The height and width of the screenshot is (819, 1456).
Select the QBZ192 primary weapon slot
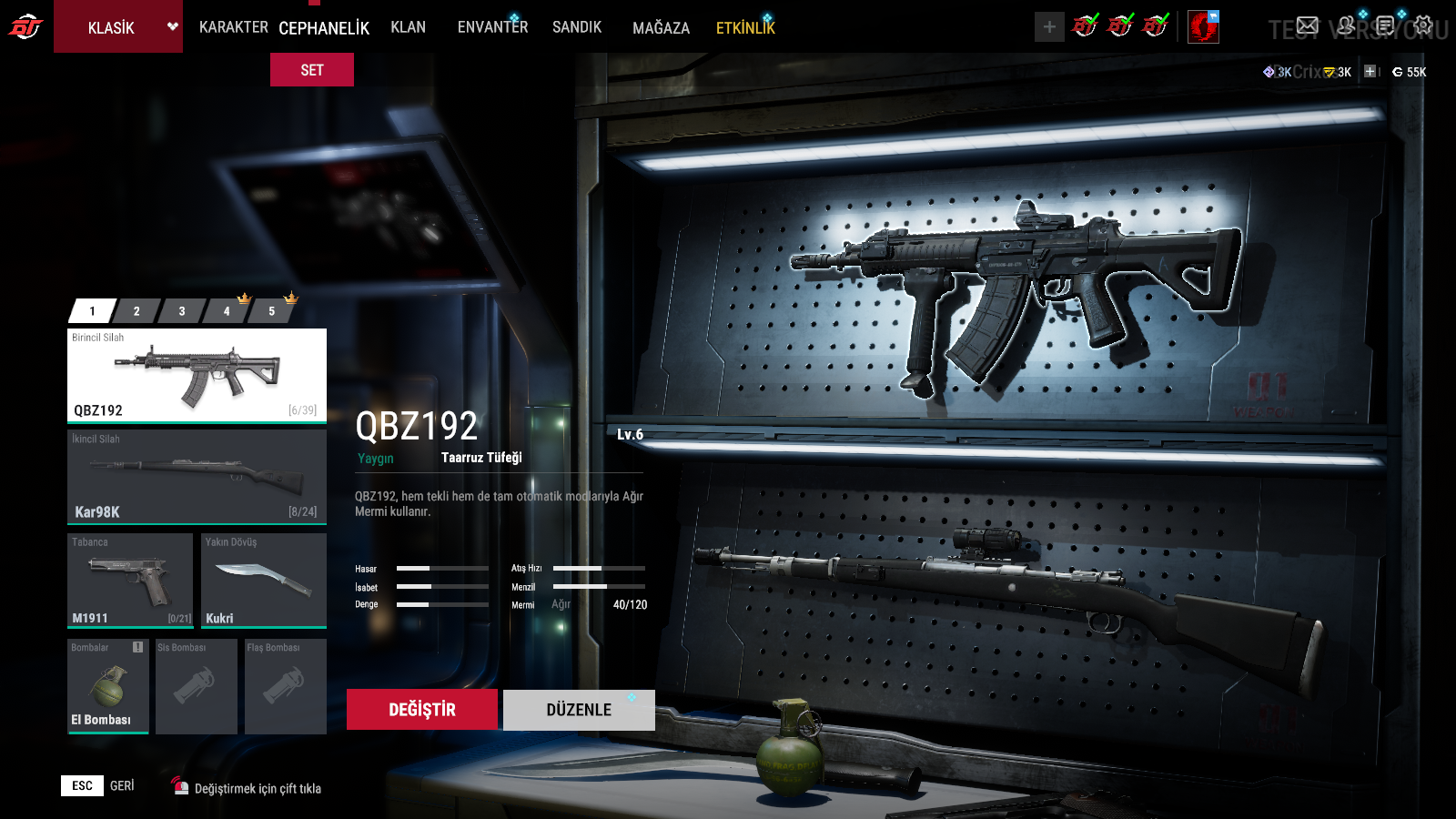(x=197, y=375)
